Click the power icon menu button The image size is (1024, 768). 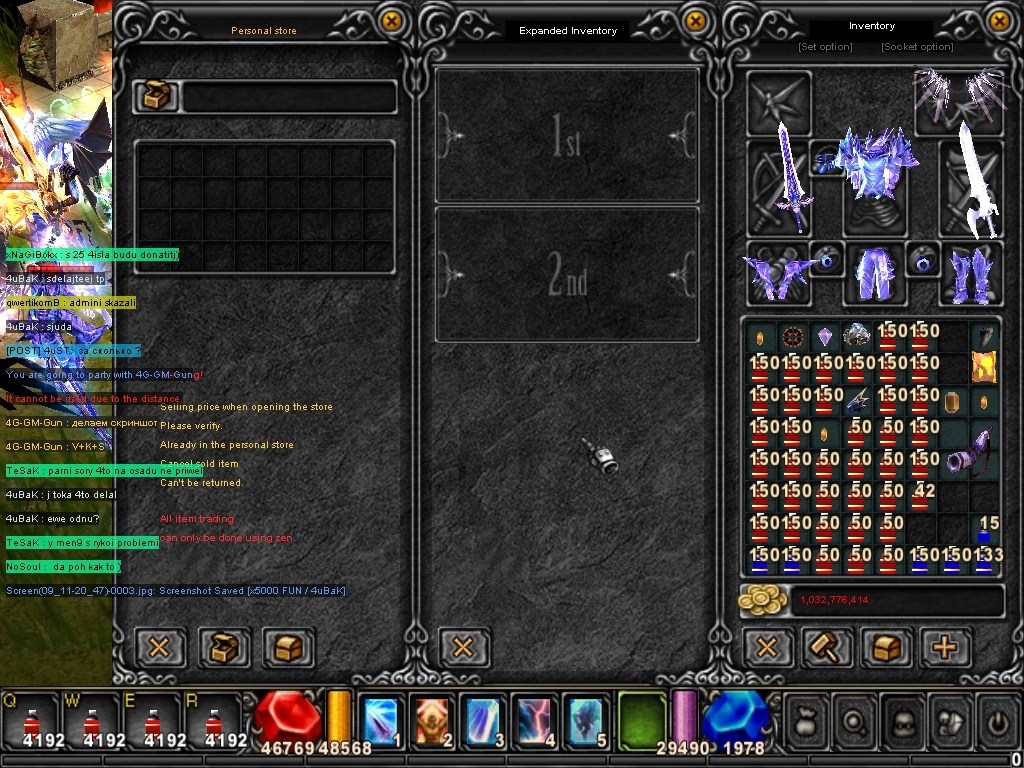[996, 720]
